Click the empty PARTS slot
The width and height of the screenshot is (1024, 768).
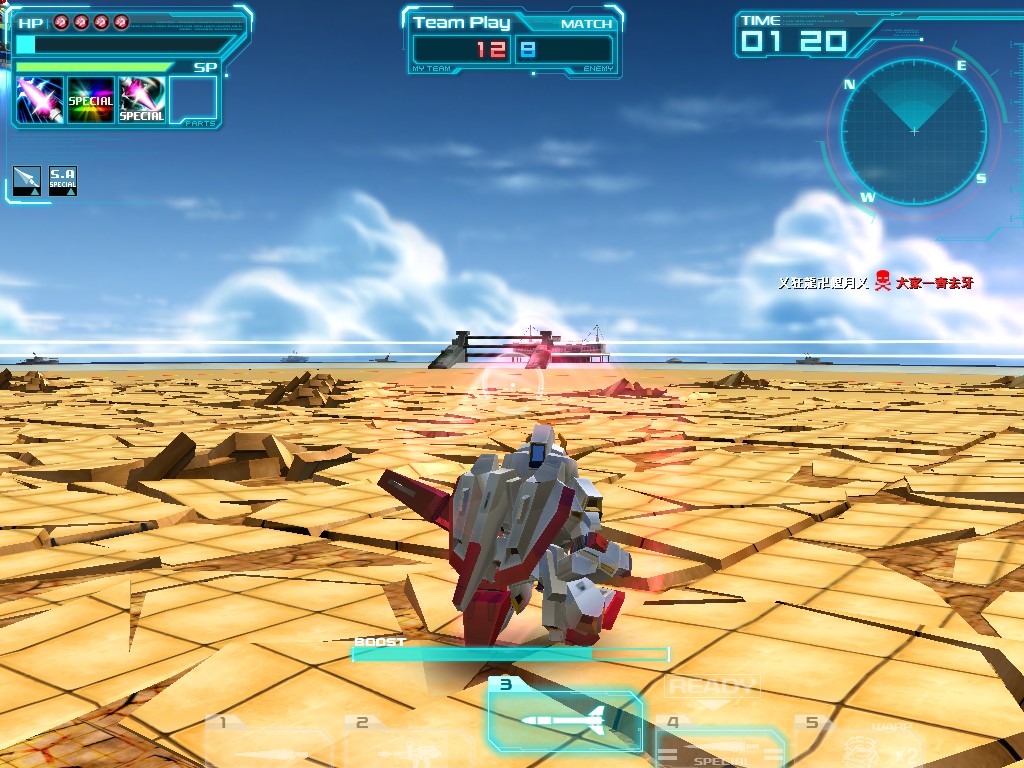tap(193, 100)
